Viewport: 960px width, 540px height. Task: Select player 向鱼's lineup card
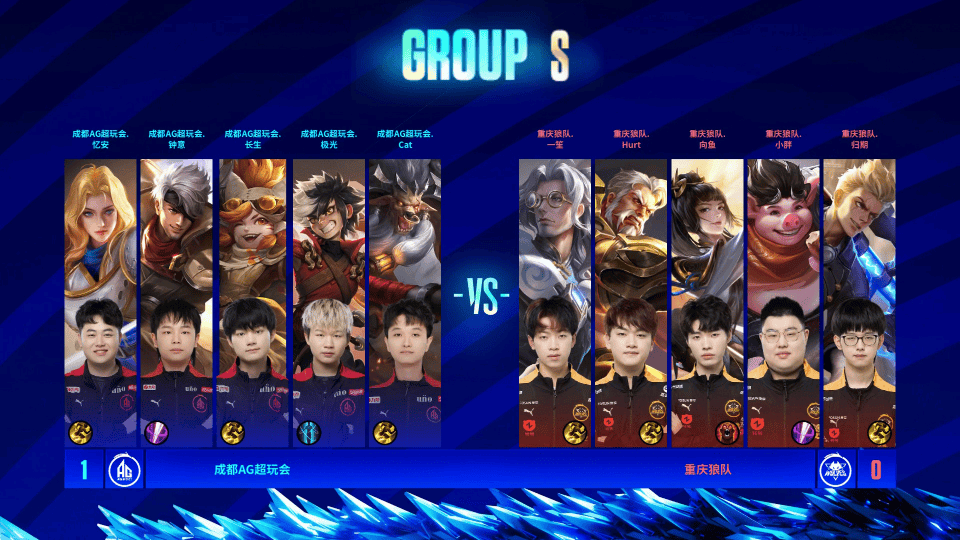pyautogui.click(x=707, y=302)
